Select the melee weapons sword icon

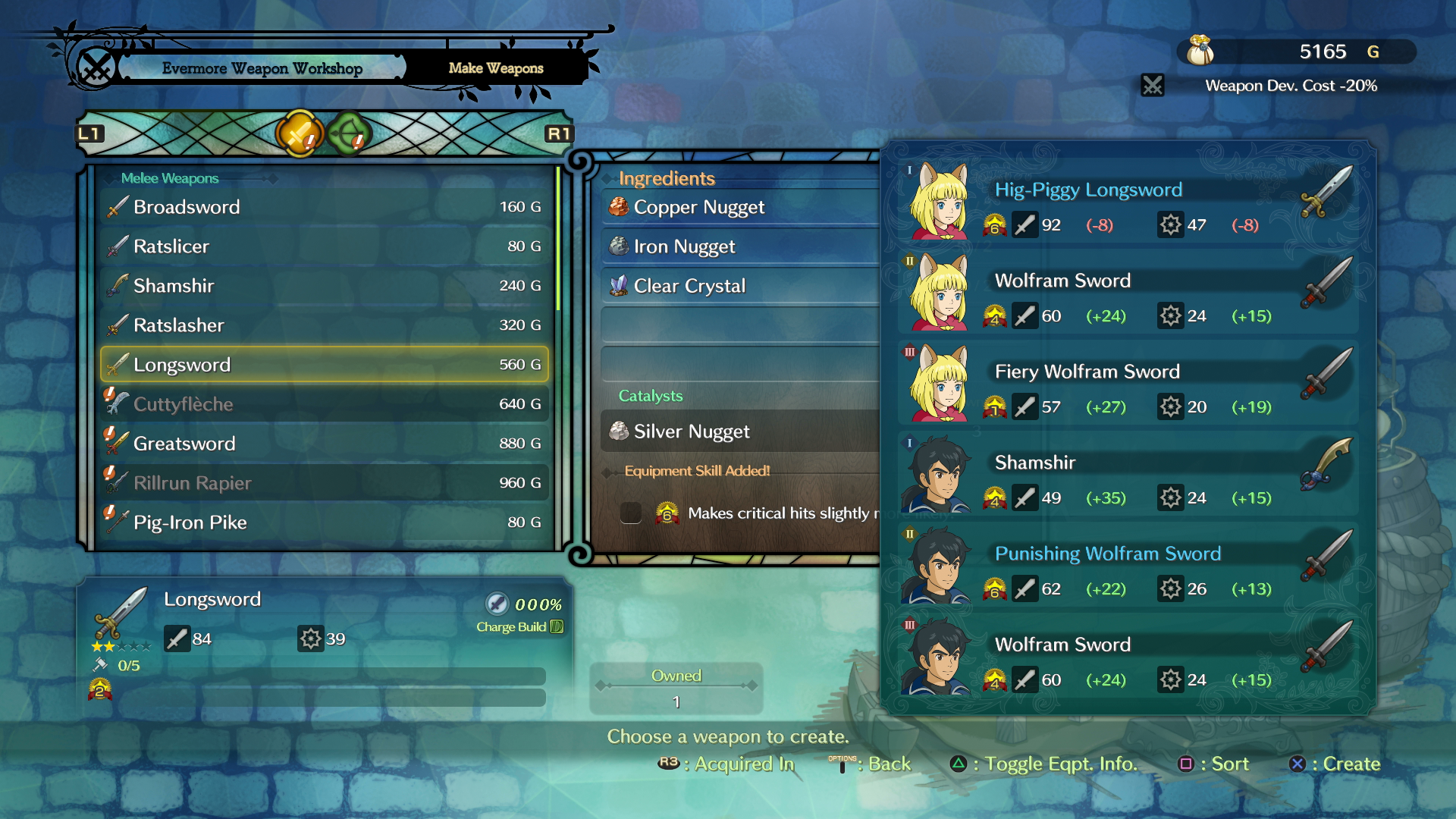tap(299, 133)
